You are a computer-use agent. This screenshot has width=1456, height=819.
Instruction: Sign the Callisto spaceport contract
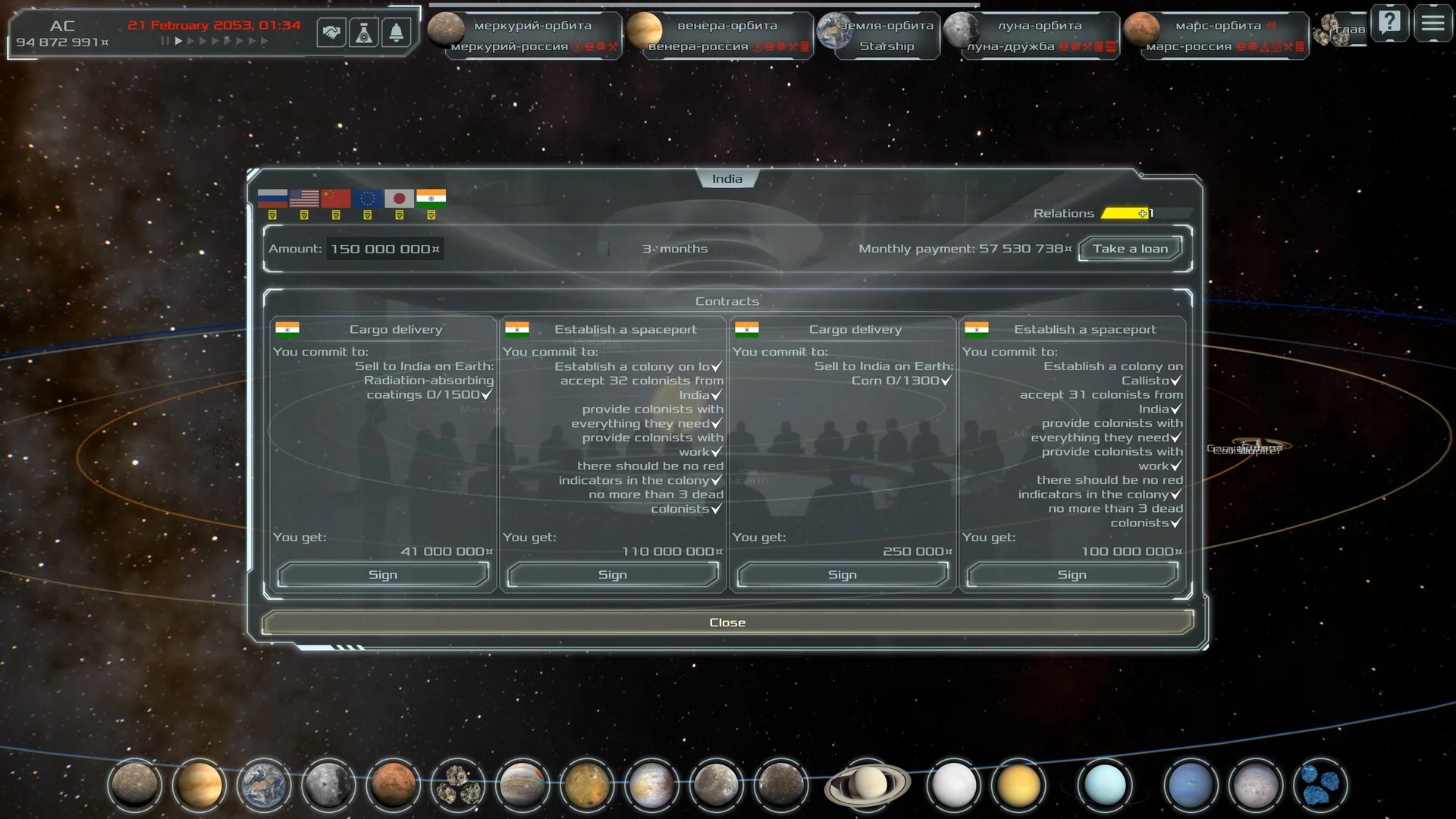(1072, 575)
